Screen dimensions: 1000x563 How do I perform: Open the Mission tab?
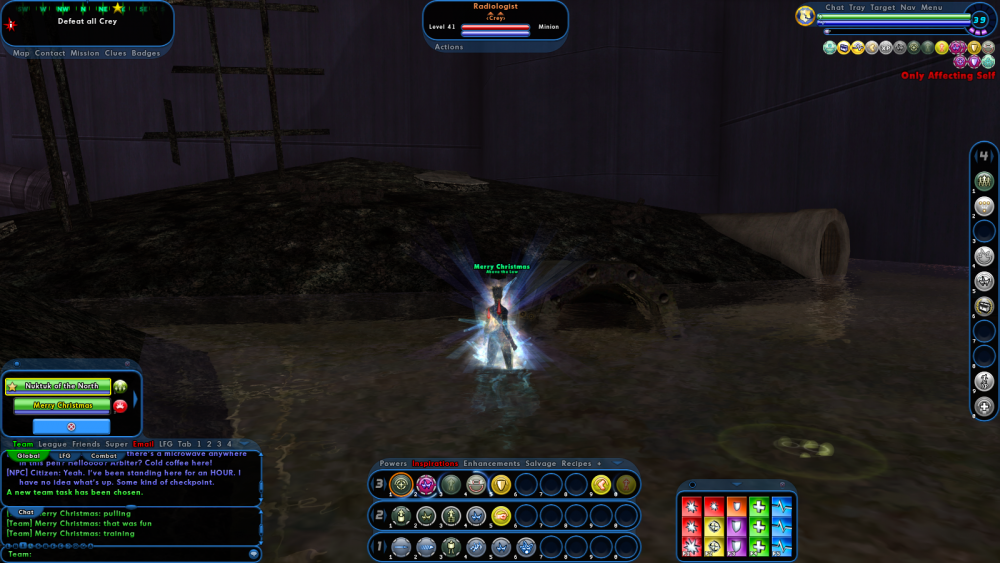[84, 53]
